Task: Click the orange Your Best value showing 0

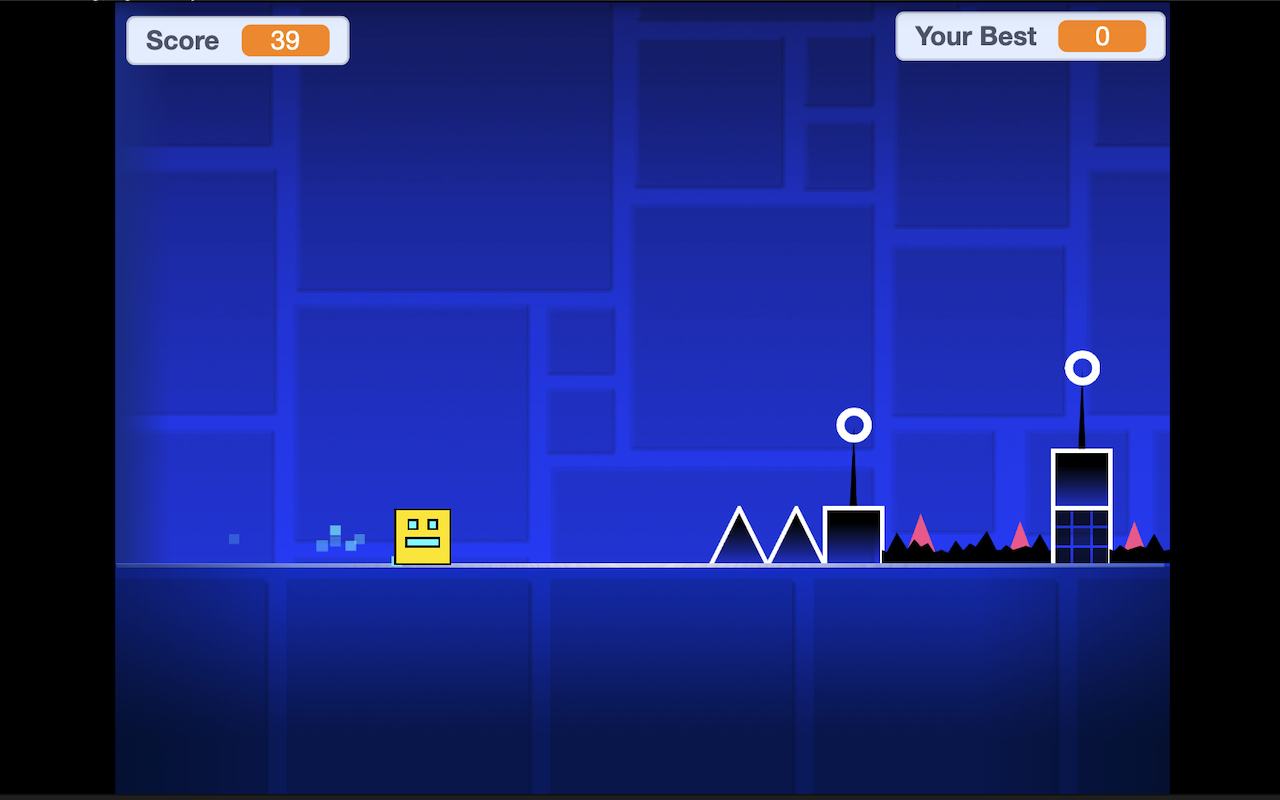Action: [x=1102, y=36]
